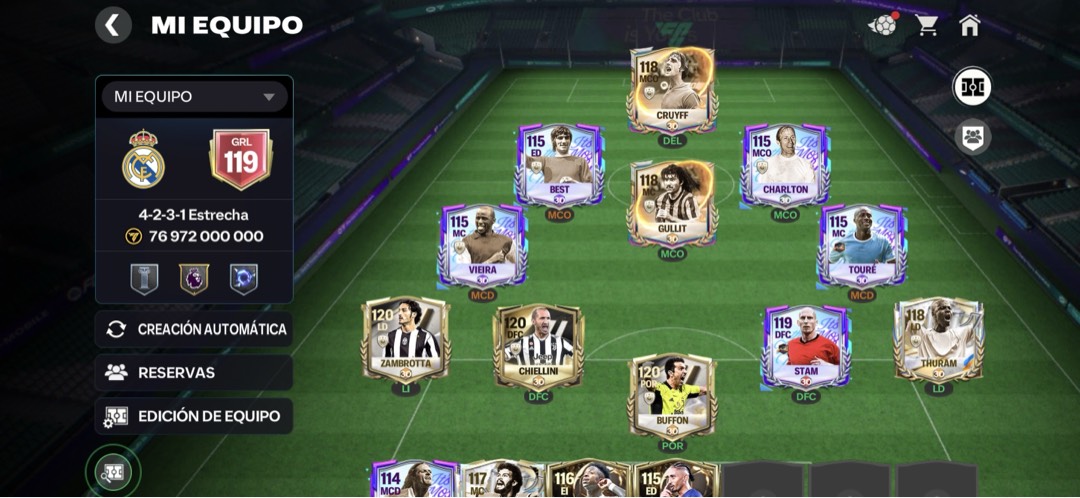The image size is (1080, 498).
Task: Return to the home screen
Action: click(969, 25)
